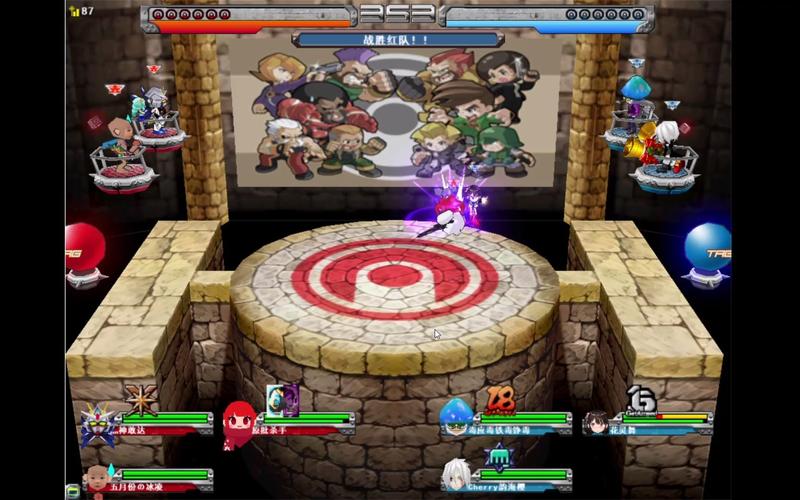
Task: Open the small green icon in bottom-left corner
Action: coord(73,491)
